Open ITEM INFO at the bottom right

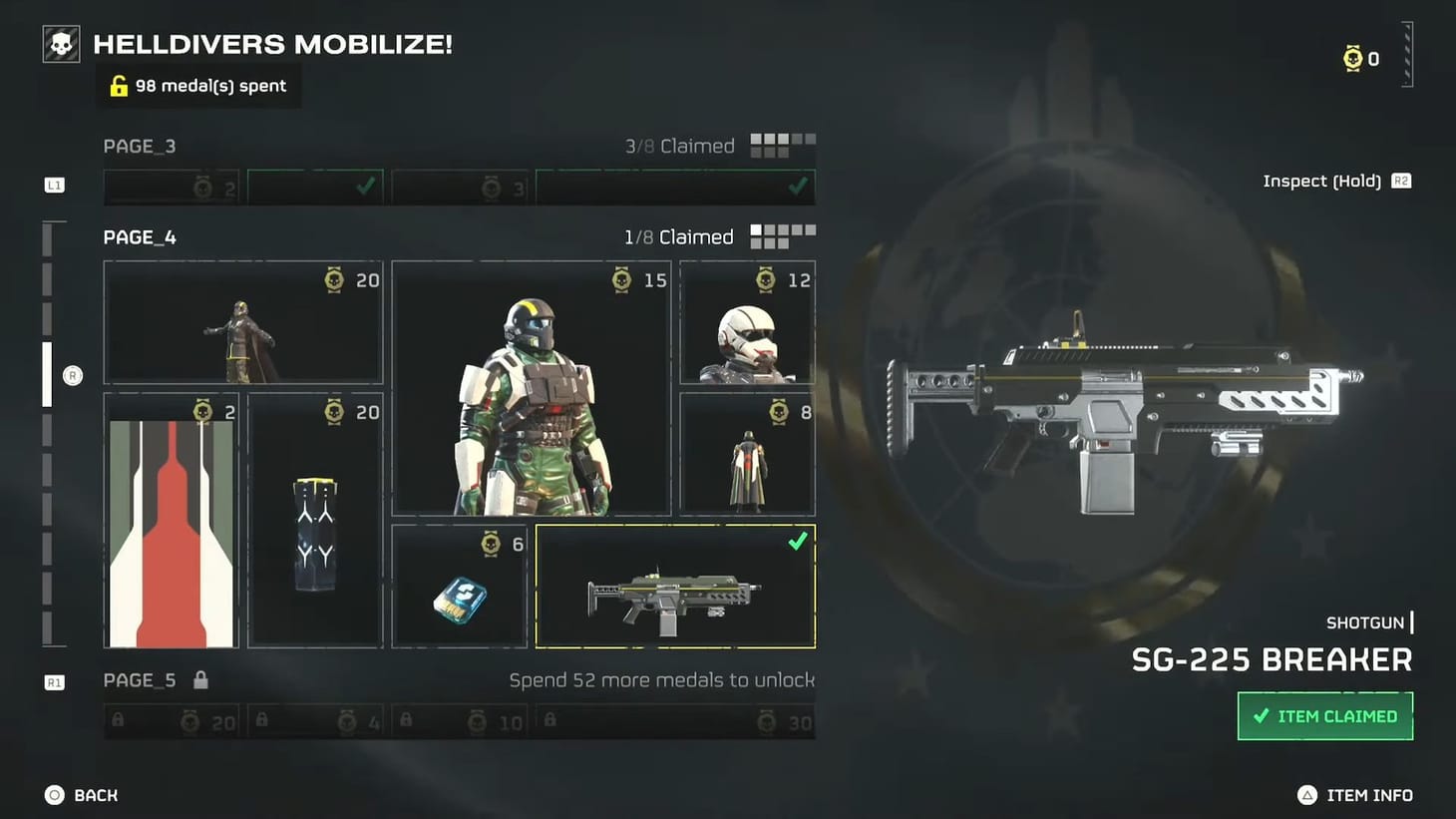(1368, 795)
